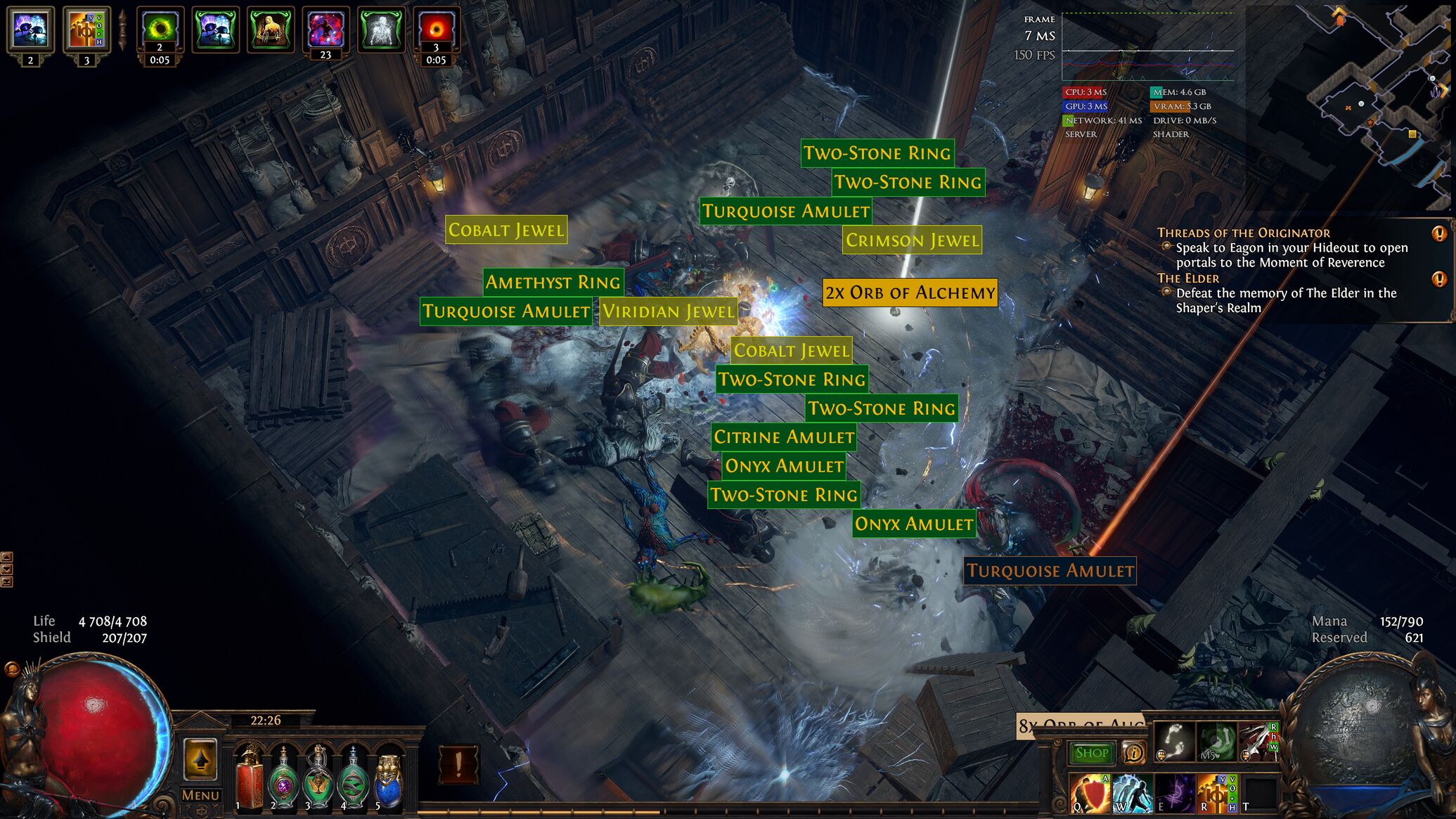
Task: Activate the red shield skill on Q
Action: pyautogui.click(x=1090, y=793)
